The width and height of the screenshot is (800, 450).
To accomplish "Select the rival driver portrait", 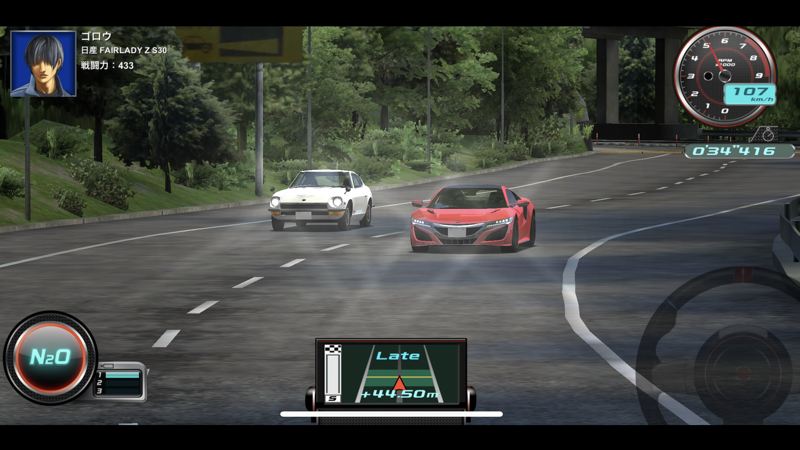I will 43,64.
